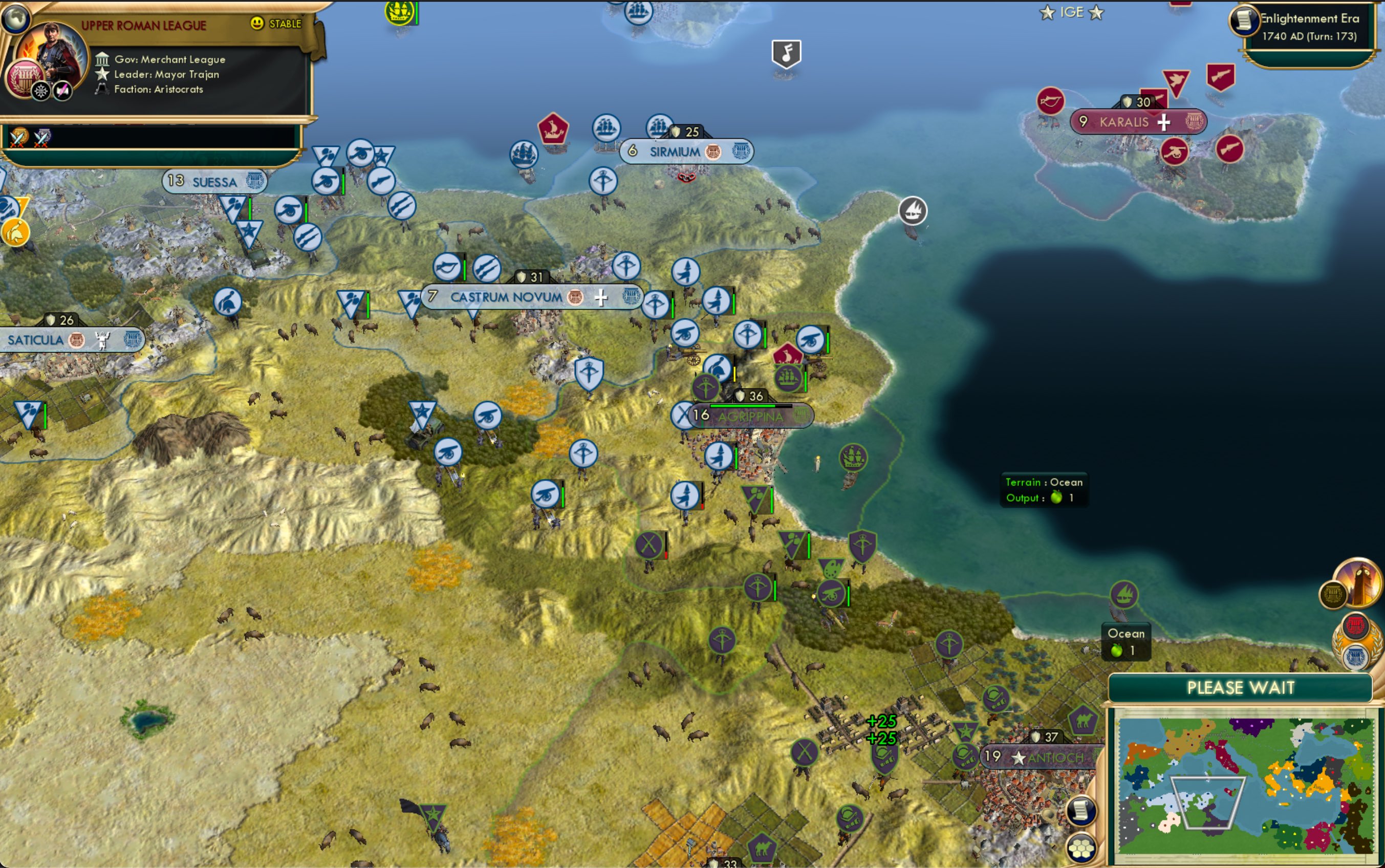The height and width of the screenshot is (868, 1385).
Task: Click the Please Wait turn button
Action: click(x=1240, y=687)
